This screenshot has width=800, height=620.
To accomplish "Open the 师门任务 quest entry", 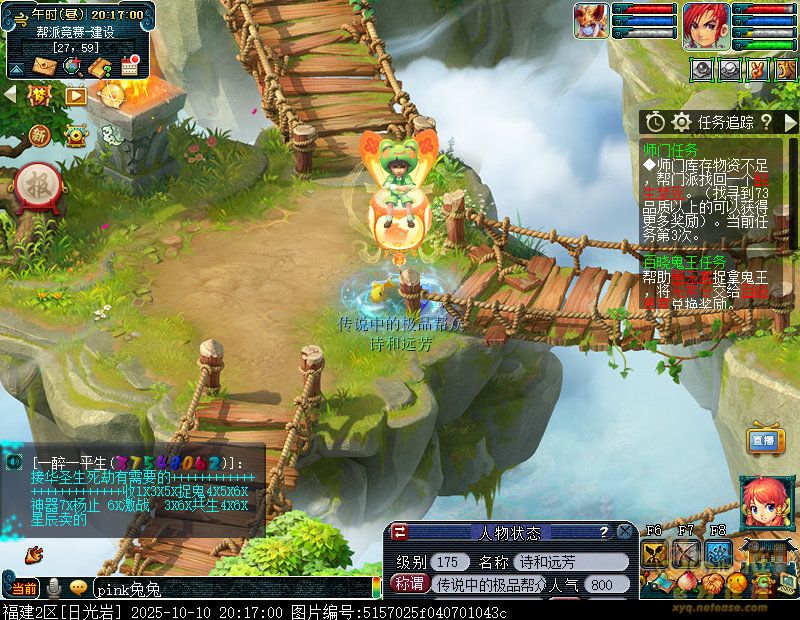I will click(673, 148).
